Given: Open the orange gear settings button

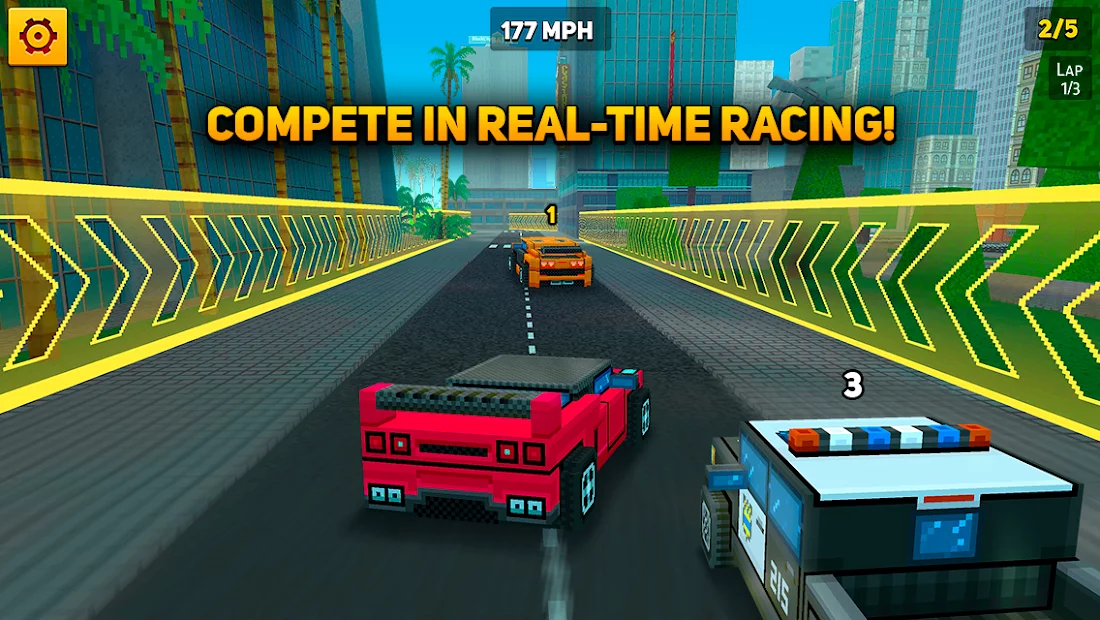Looking at the screenshot, I should (x=38, y=36).
